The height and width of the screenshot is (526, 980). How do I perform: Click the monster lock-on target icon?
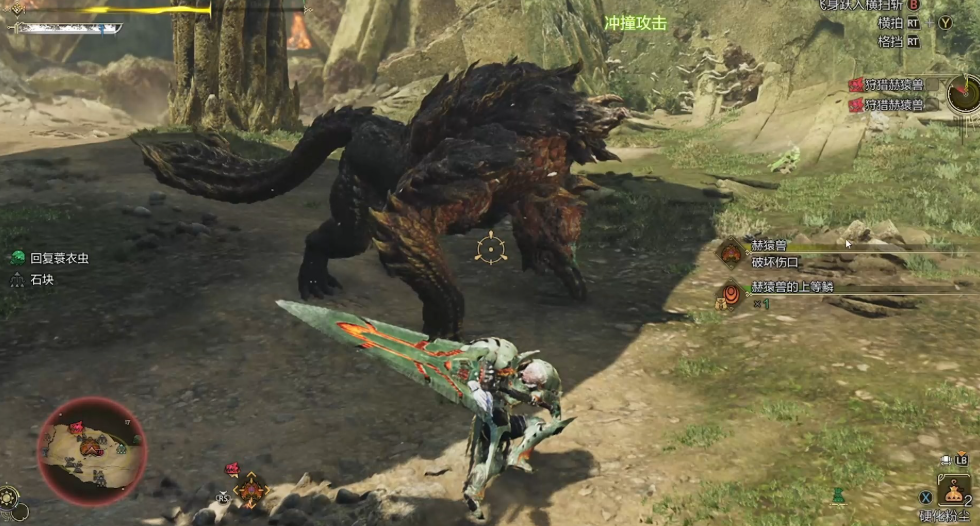(490, 247)
